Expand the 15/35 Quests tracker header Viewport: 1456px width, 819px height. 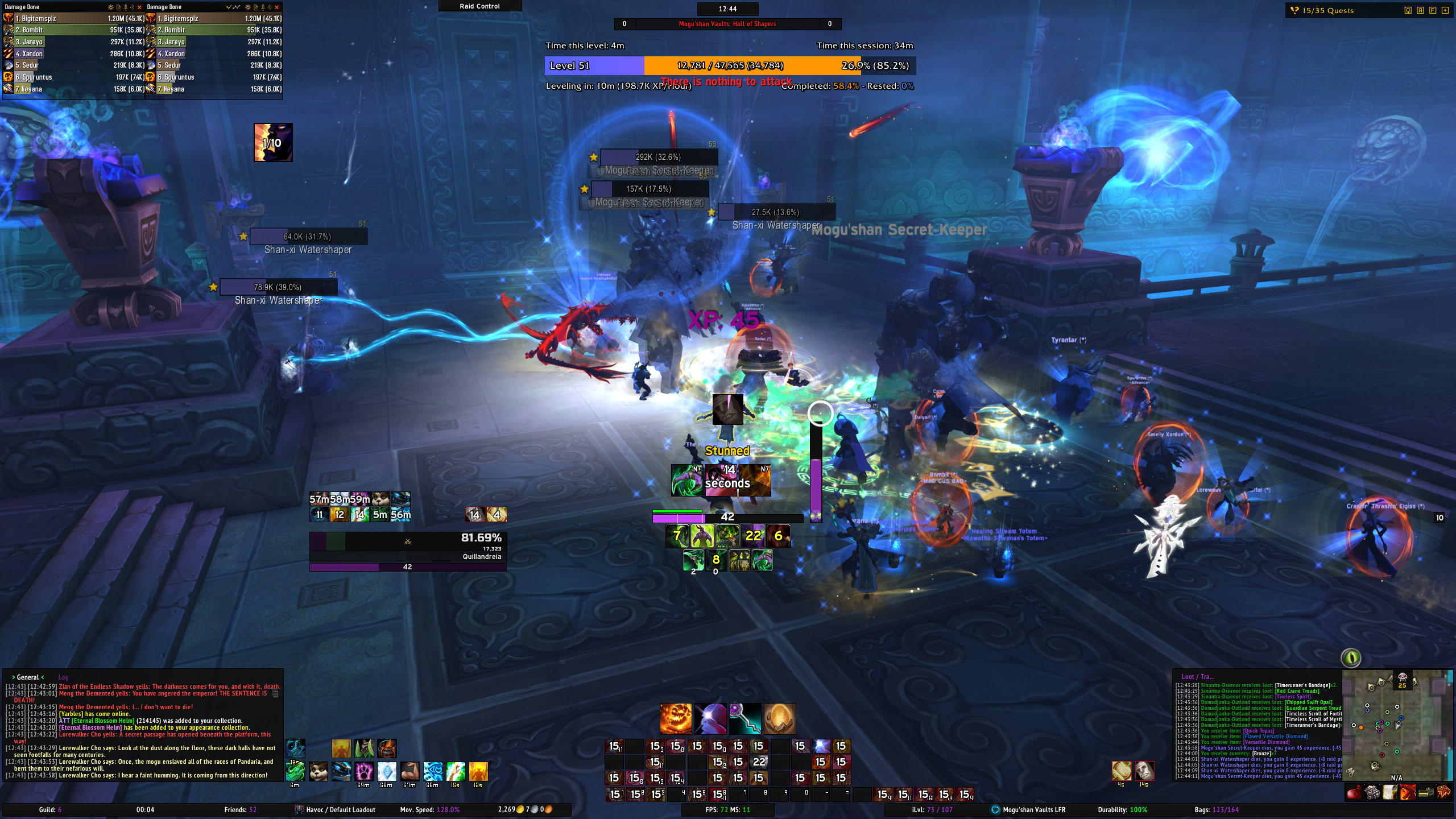(1327, 10)
